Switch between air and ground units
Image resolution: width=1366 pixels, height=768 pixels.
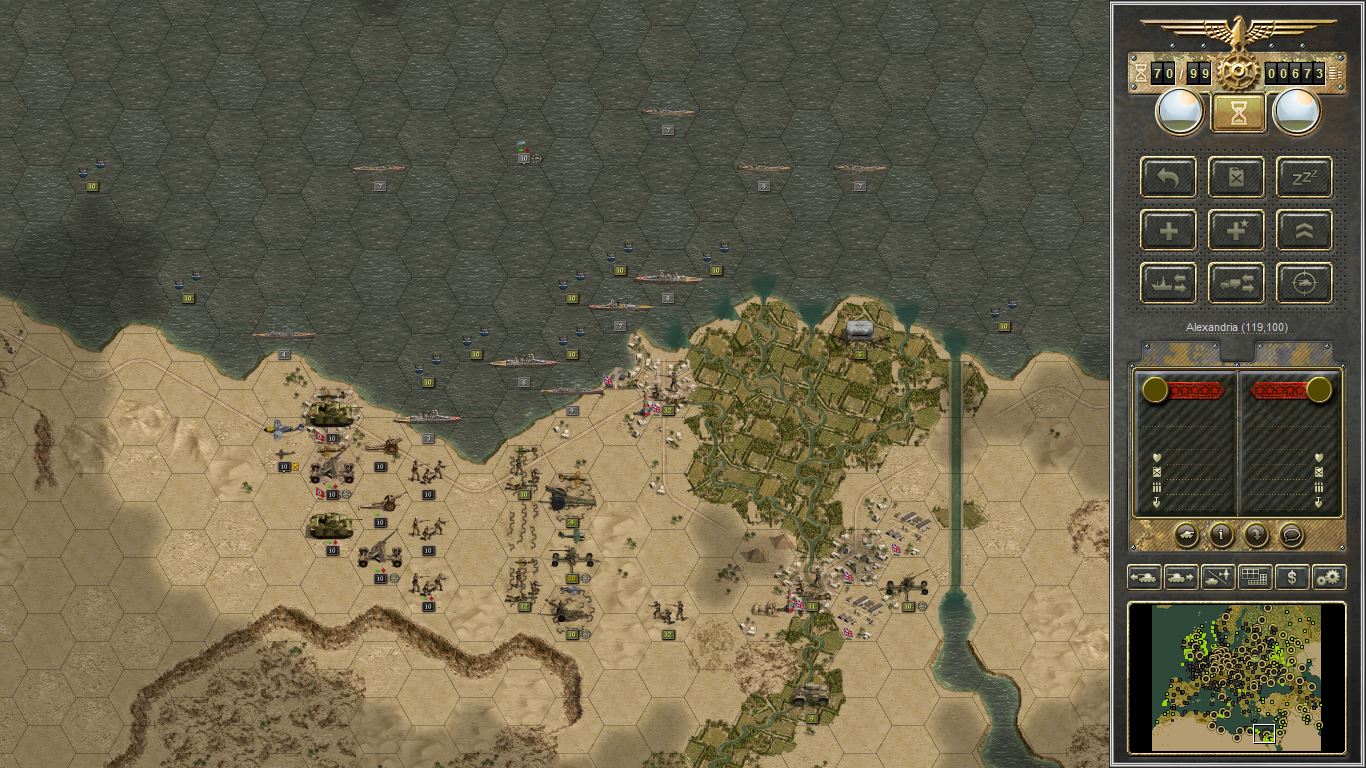[x=1218, y=577]
